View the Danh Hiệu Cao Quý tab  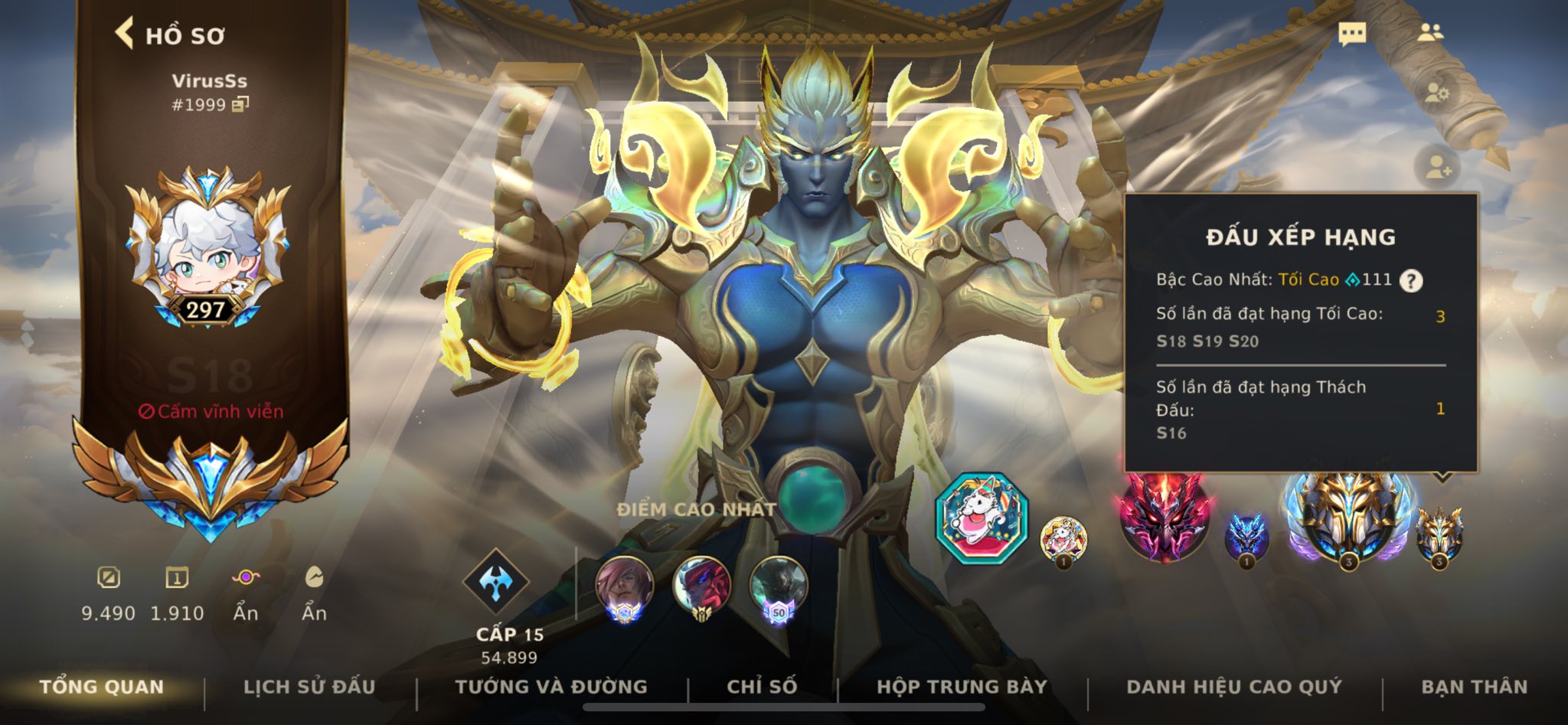coord(1234,687)
